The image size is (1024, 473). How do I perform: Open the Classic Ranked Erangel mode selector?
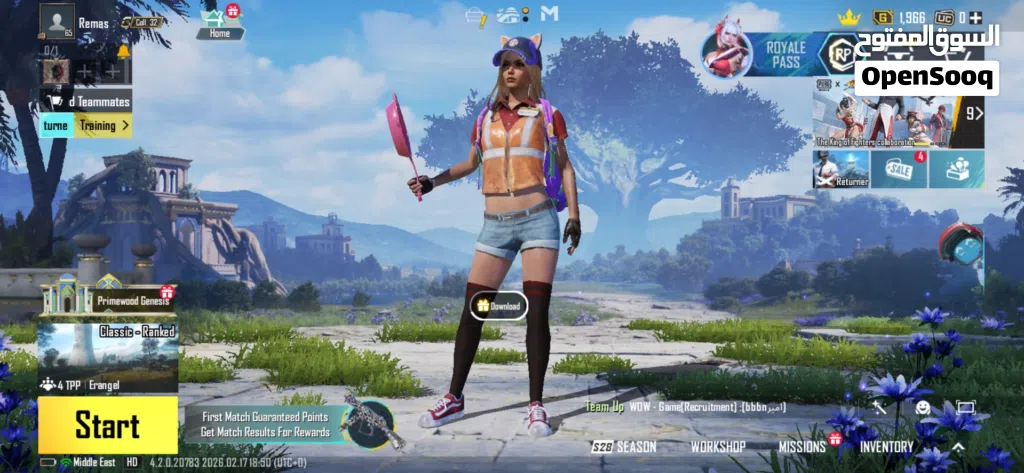click(x=107, y=357)
